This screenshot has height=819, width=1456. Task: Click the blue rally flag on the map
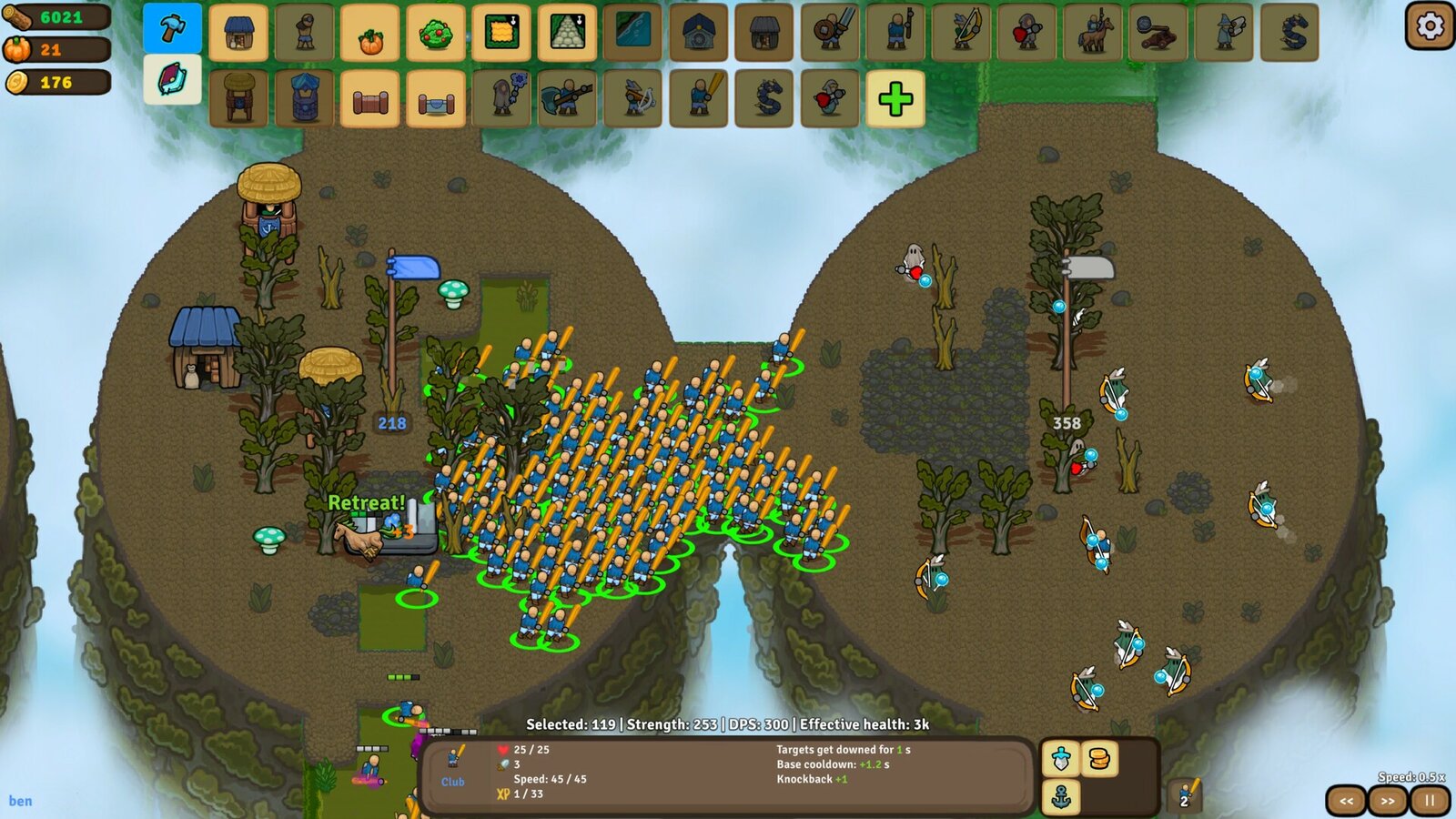pyautogui.click(x=414, y=266)
